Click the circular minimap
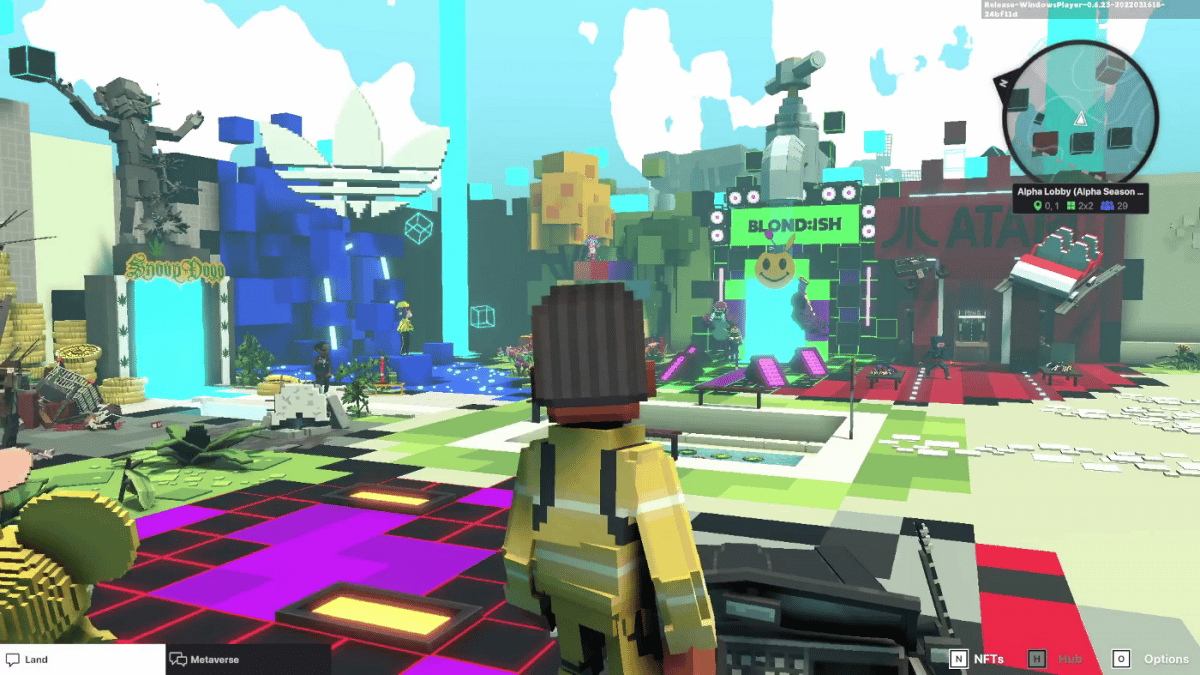 pyautogui.click(x=1080, y=118)
